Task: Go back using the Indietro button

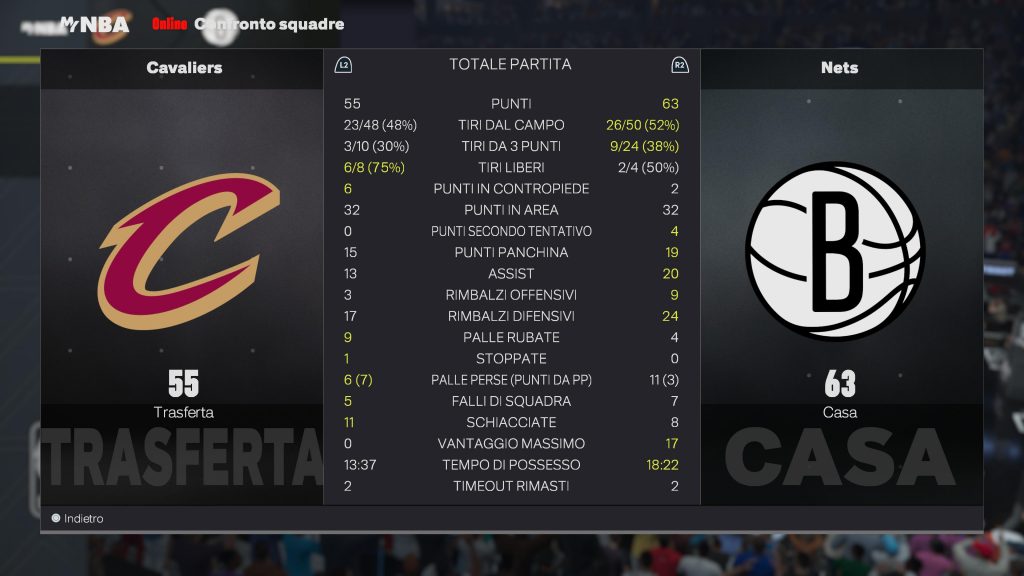Action: click(78, 519)
